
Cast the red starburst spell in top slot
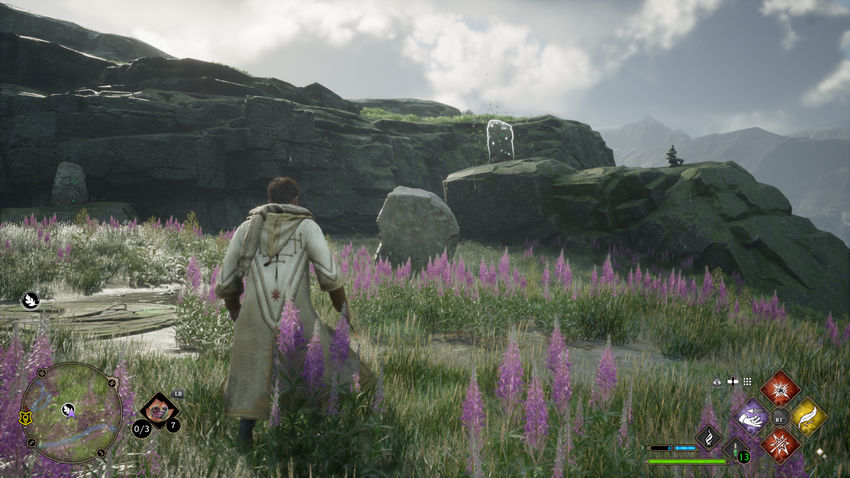point(779,388)
